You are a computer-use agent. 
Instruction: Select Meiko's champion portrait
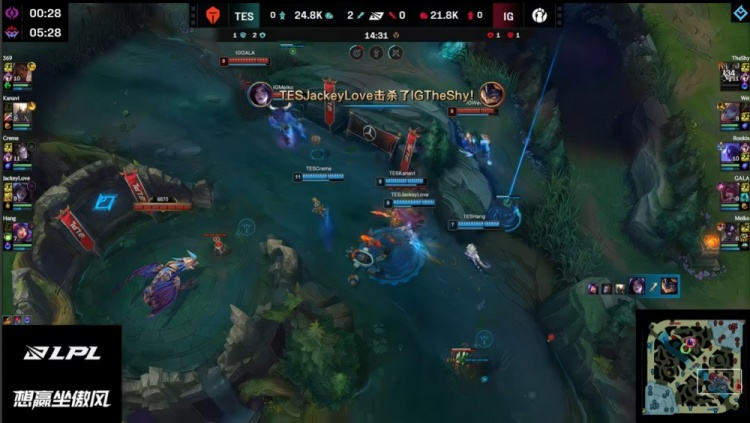731,232
